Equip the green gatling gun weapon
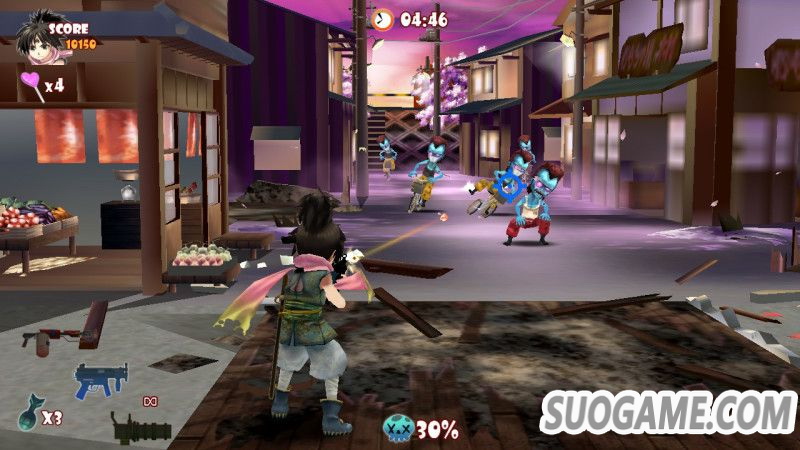 140,428
